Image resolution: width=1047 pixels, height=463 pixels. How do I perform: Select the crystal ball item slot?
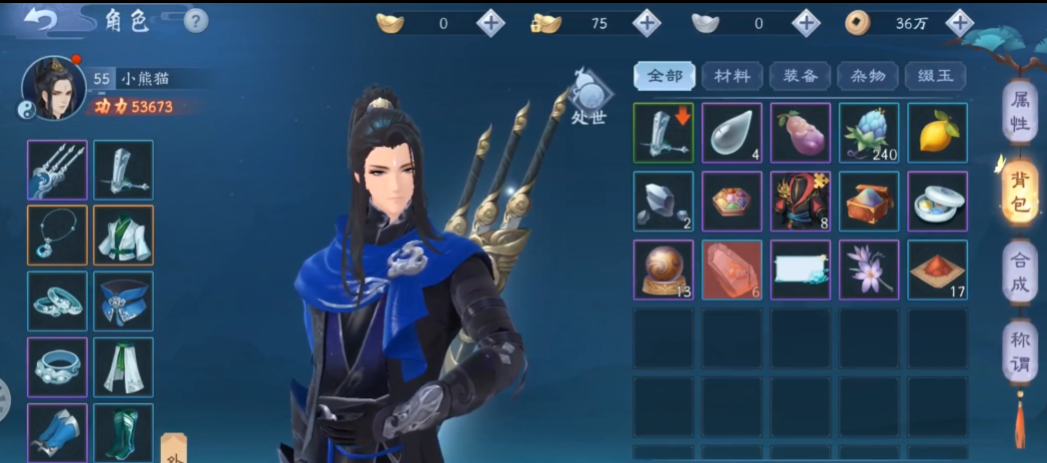point(663,269)
